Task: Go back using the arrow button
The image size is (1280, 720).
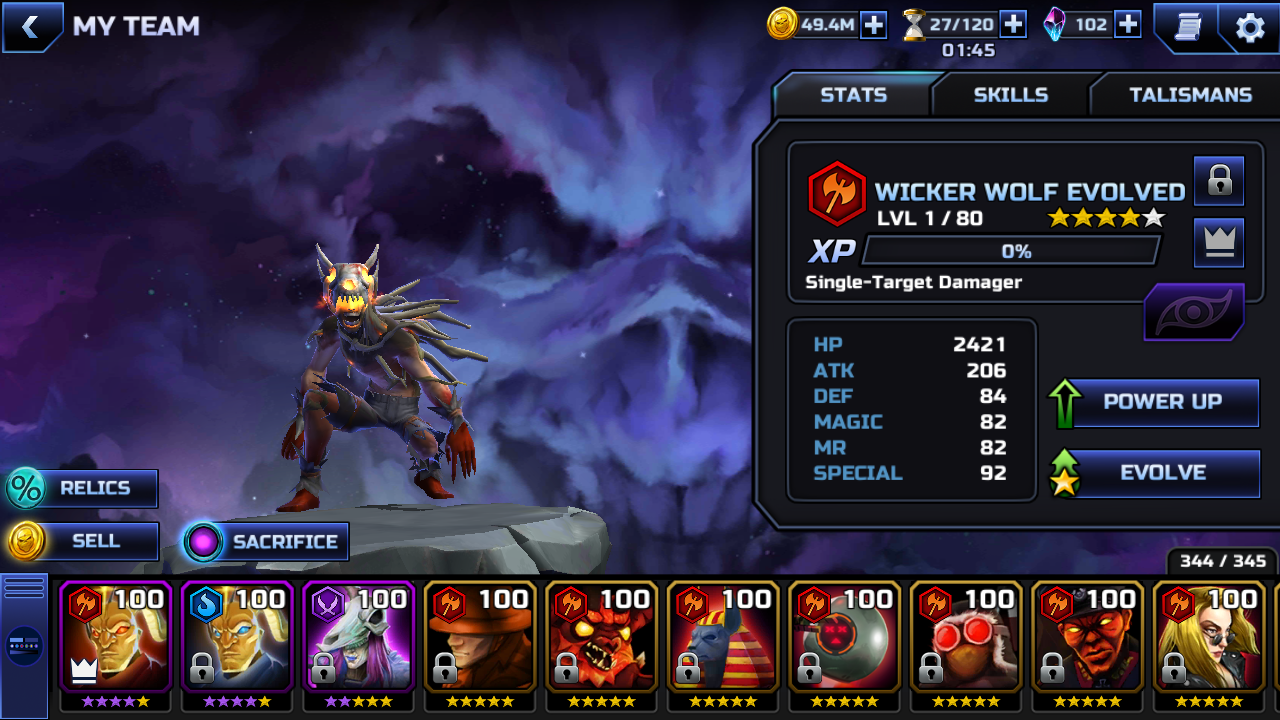Action: (x=30, y=27)
